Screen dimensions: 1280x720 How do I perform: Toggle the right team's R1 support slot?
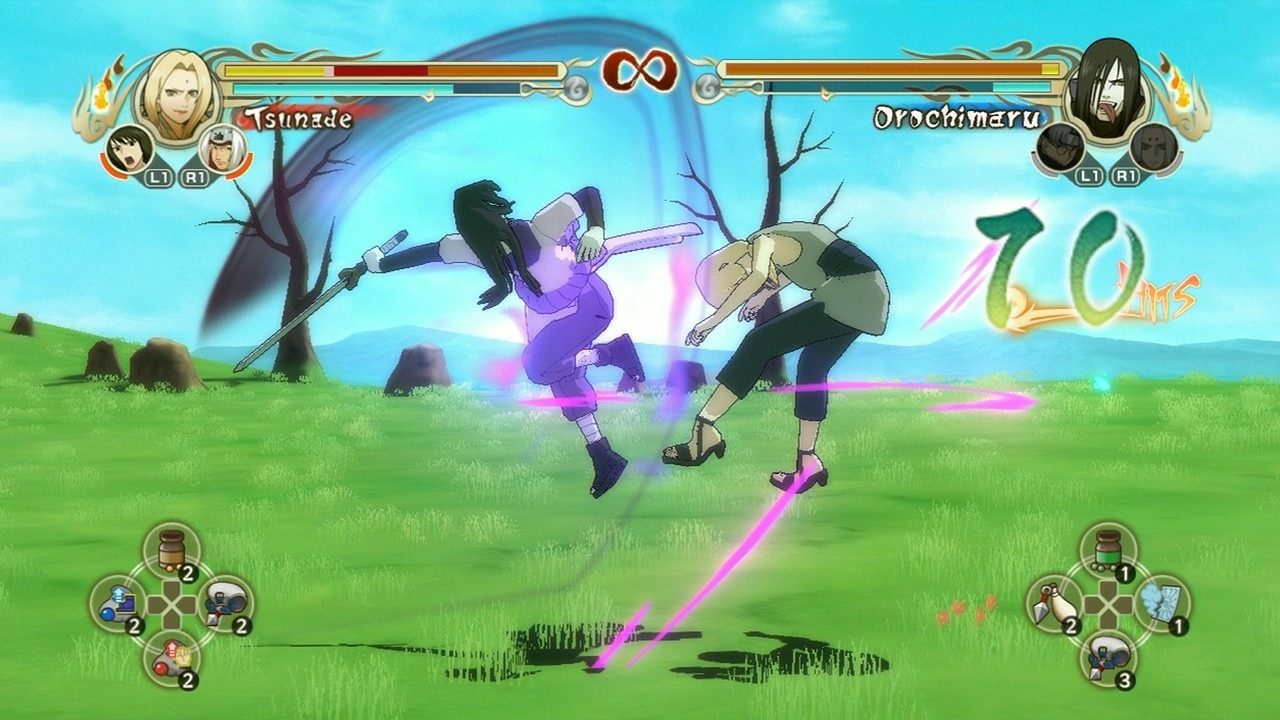pos(1126,176)
